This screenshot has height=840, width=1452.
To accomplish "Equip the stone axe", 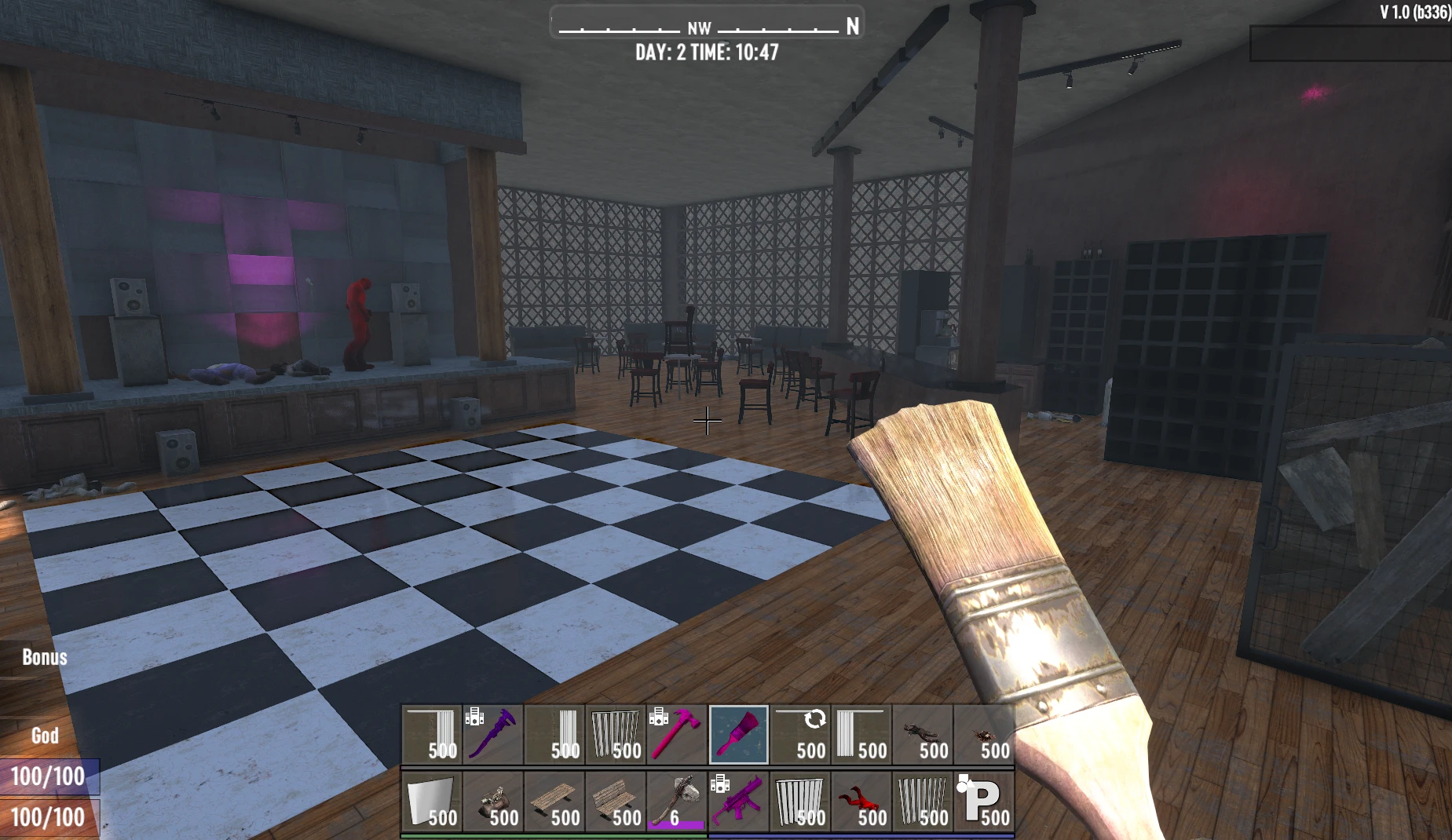I will (677, 802).
